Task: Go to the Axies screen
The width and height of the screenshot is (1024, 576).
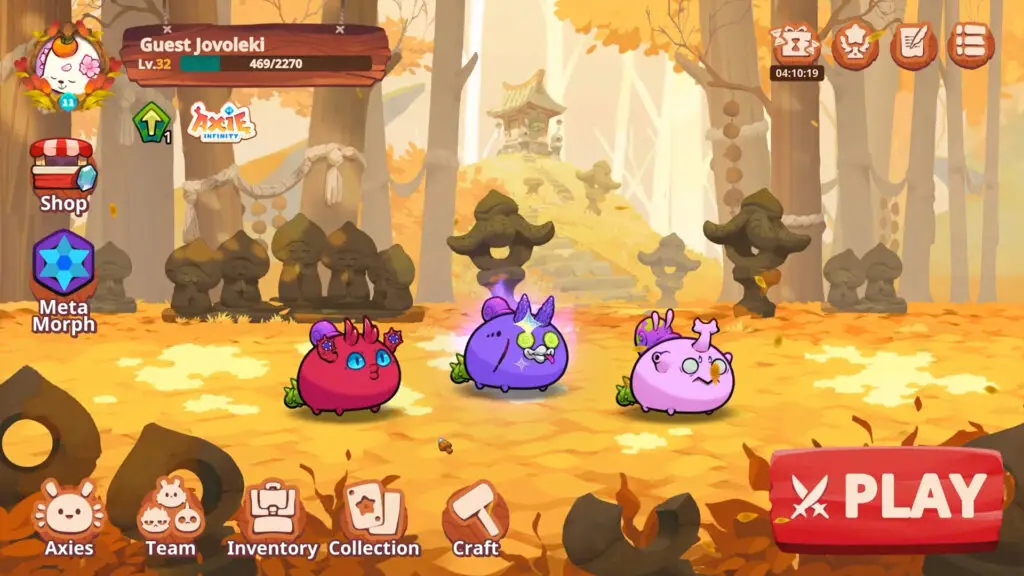Action: 68,517
